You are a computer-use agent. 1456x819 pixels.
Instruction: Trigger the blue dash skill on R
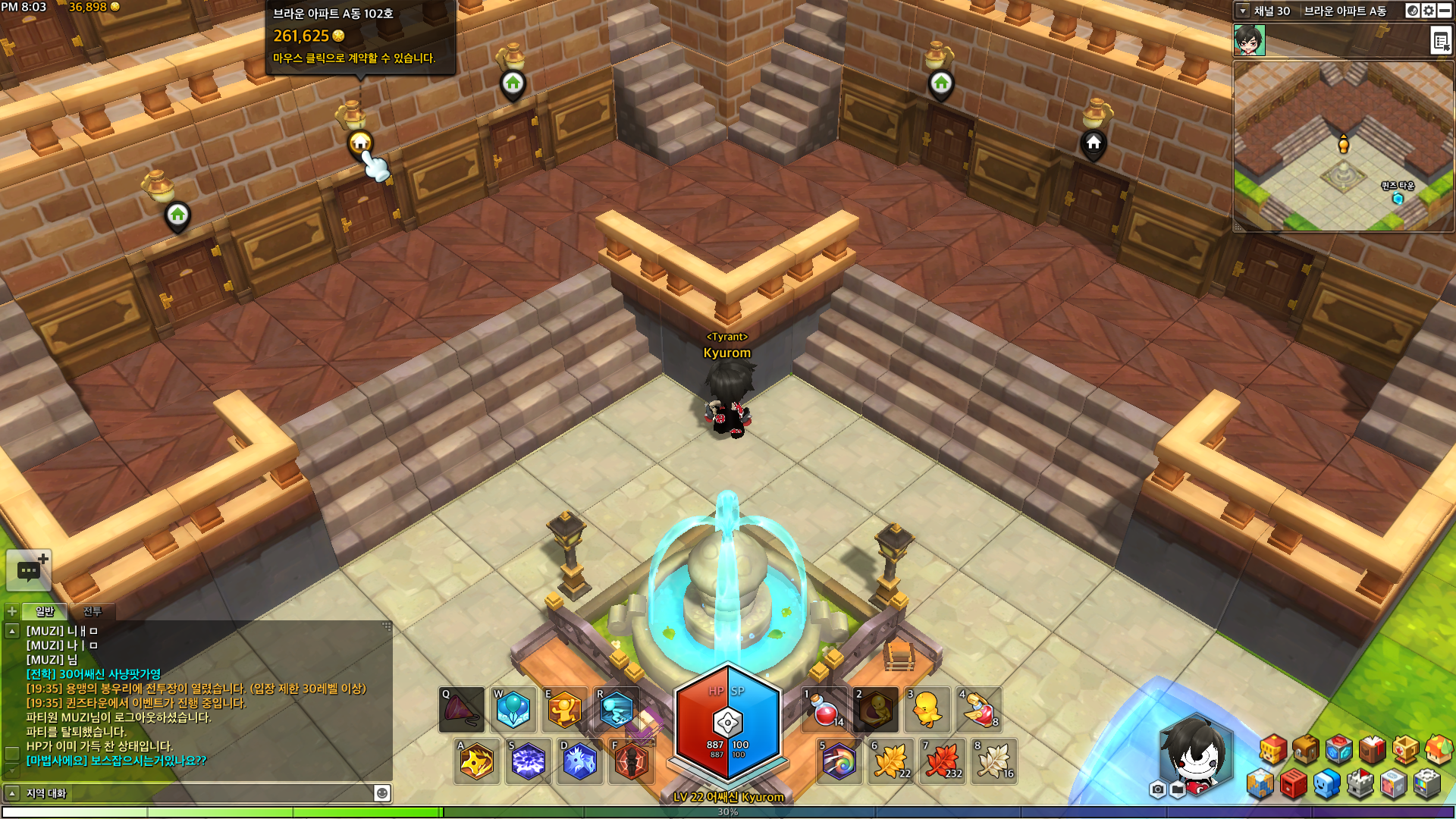click(x=616, y=711)
